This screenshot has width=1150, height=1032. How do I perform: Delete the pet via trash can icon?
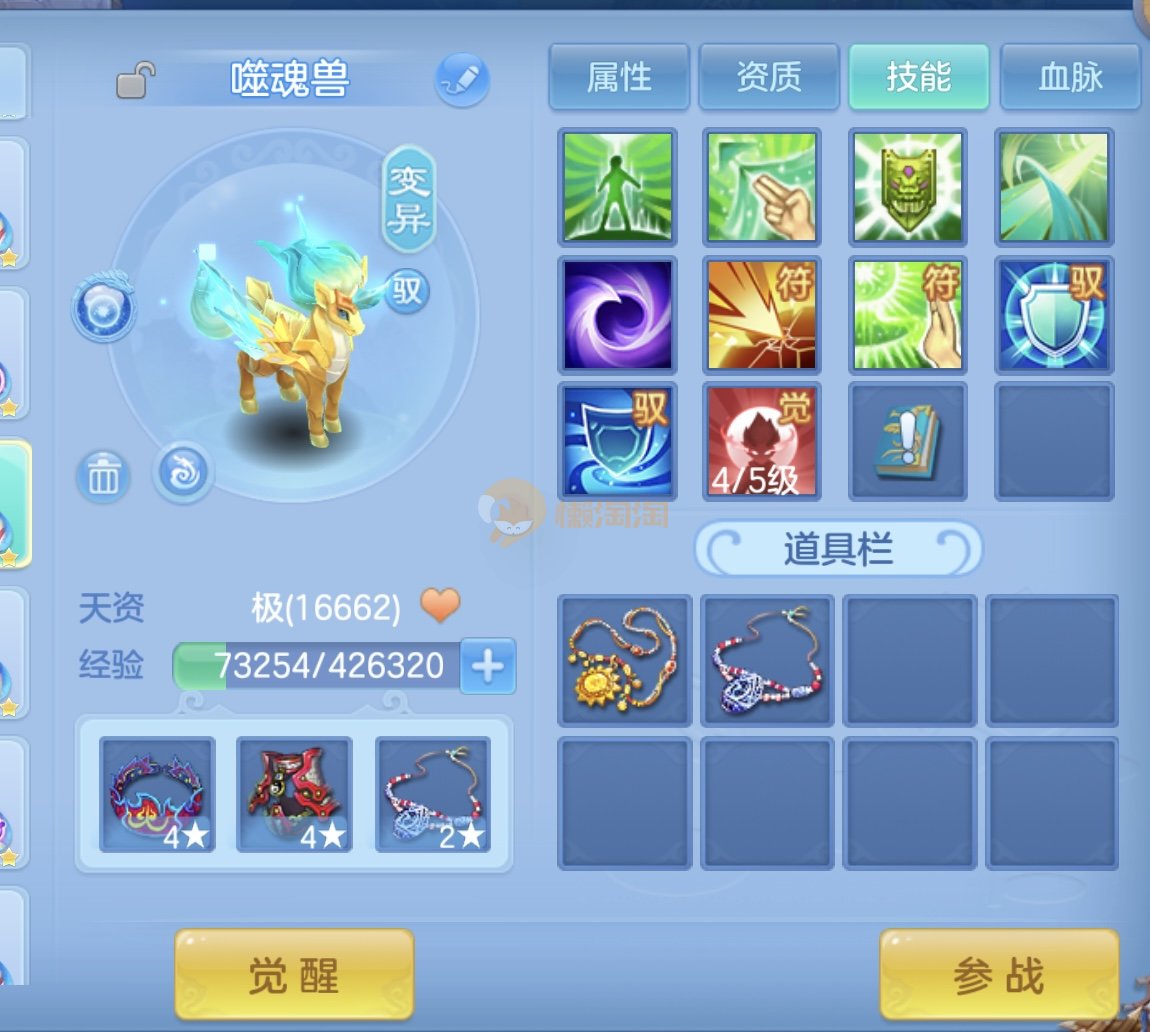click(103, 477)
